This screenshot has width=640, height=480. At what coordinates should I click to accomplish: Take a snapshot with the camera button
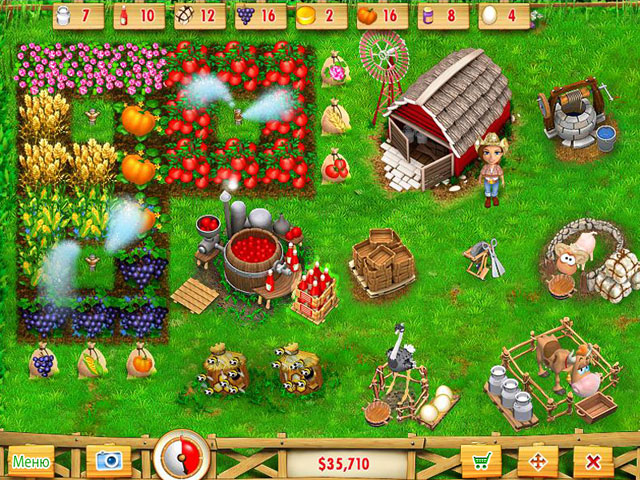[x=108, y=461]
